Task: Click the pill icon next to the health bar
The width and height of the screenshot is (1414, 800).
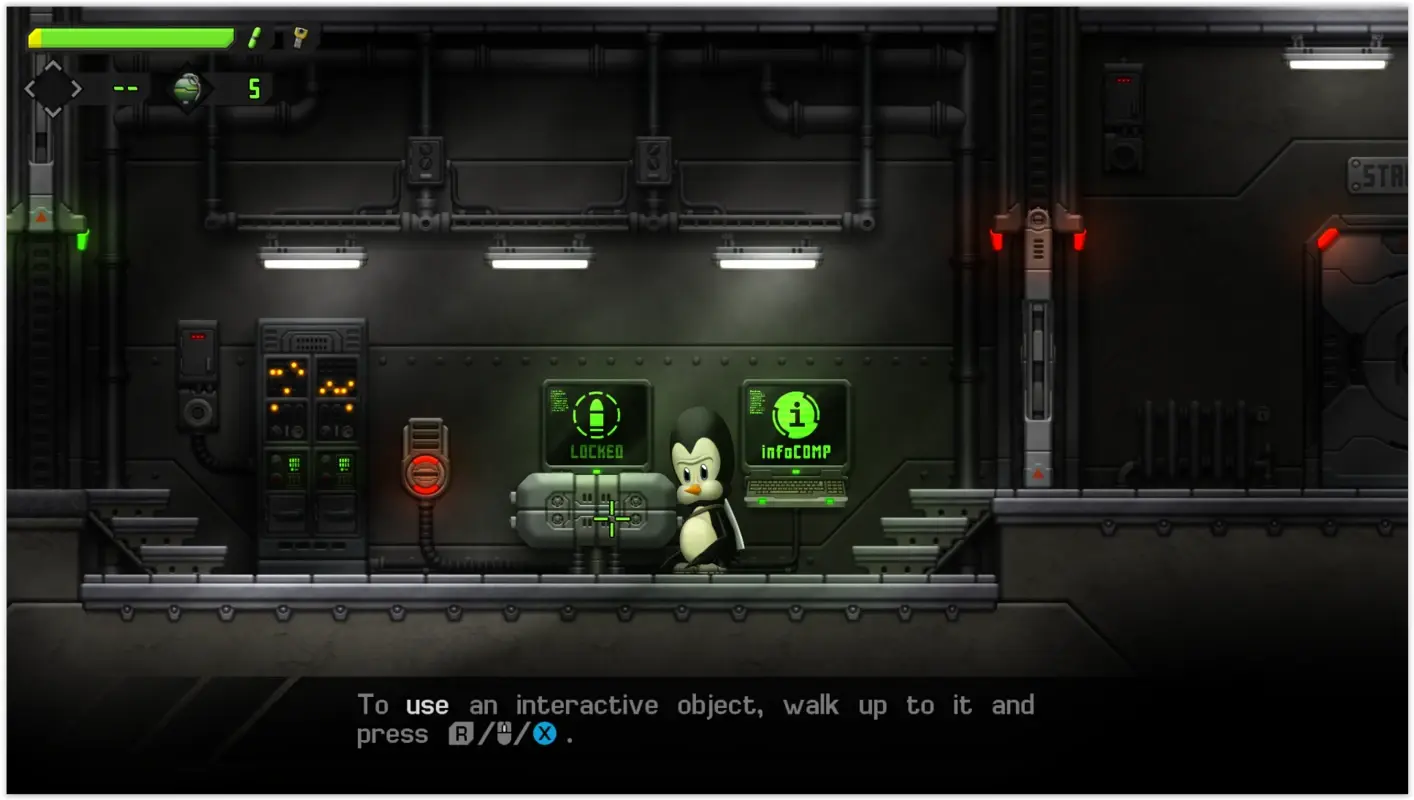Action: tap(255, 40)
